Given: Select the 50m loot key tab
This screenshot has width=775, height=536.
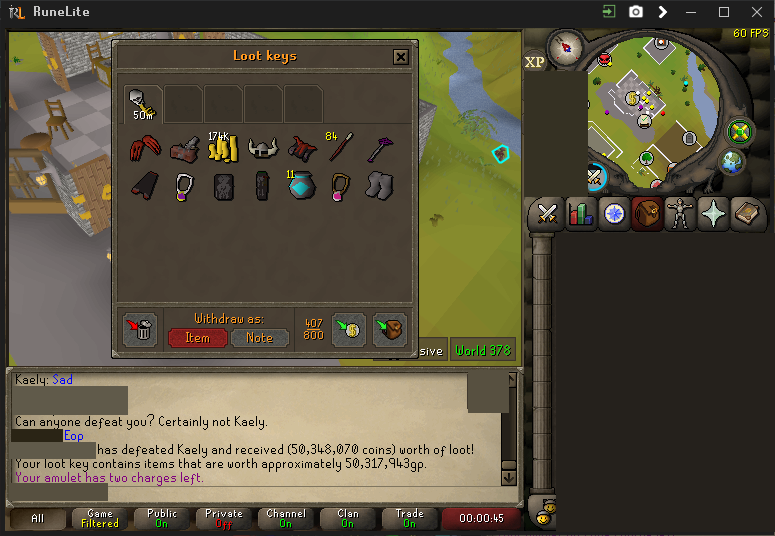Looking at the screenshot, I should point(143,103).
